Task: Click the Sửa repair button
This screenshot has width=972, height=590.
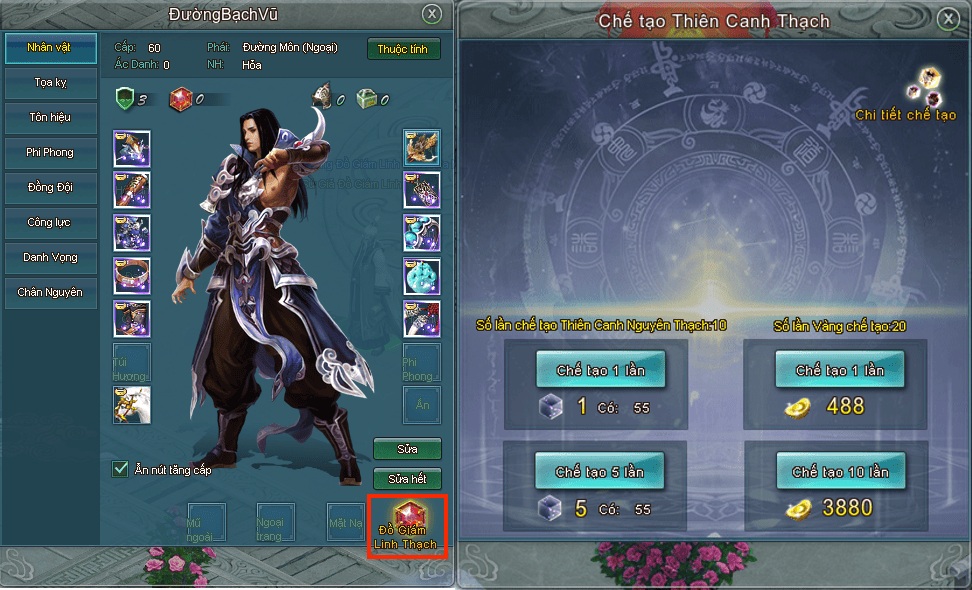Action: (x=406, y=449)
